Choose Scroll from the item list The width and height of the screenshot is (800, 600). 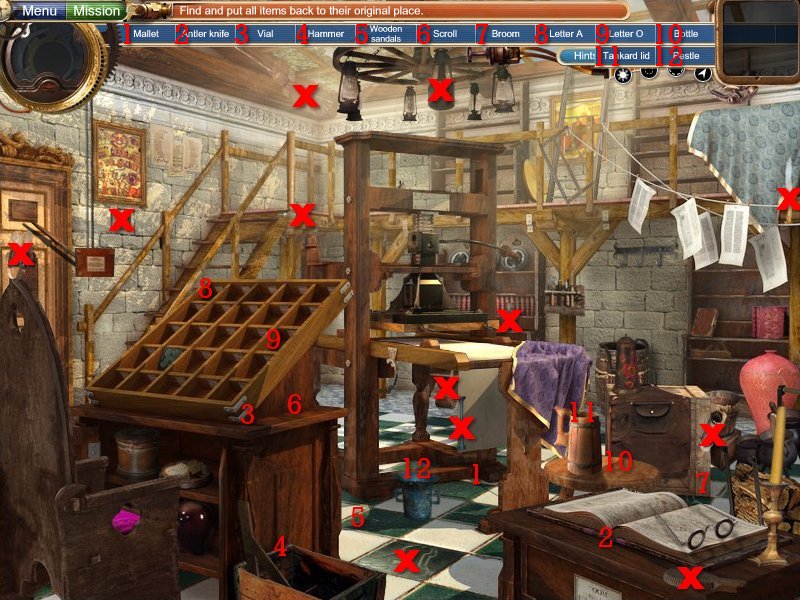[x=446, y=34]
